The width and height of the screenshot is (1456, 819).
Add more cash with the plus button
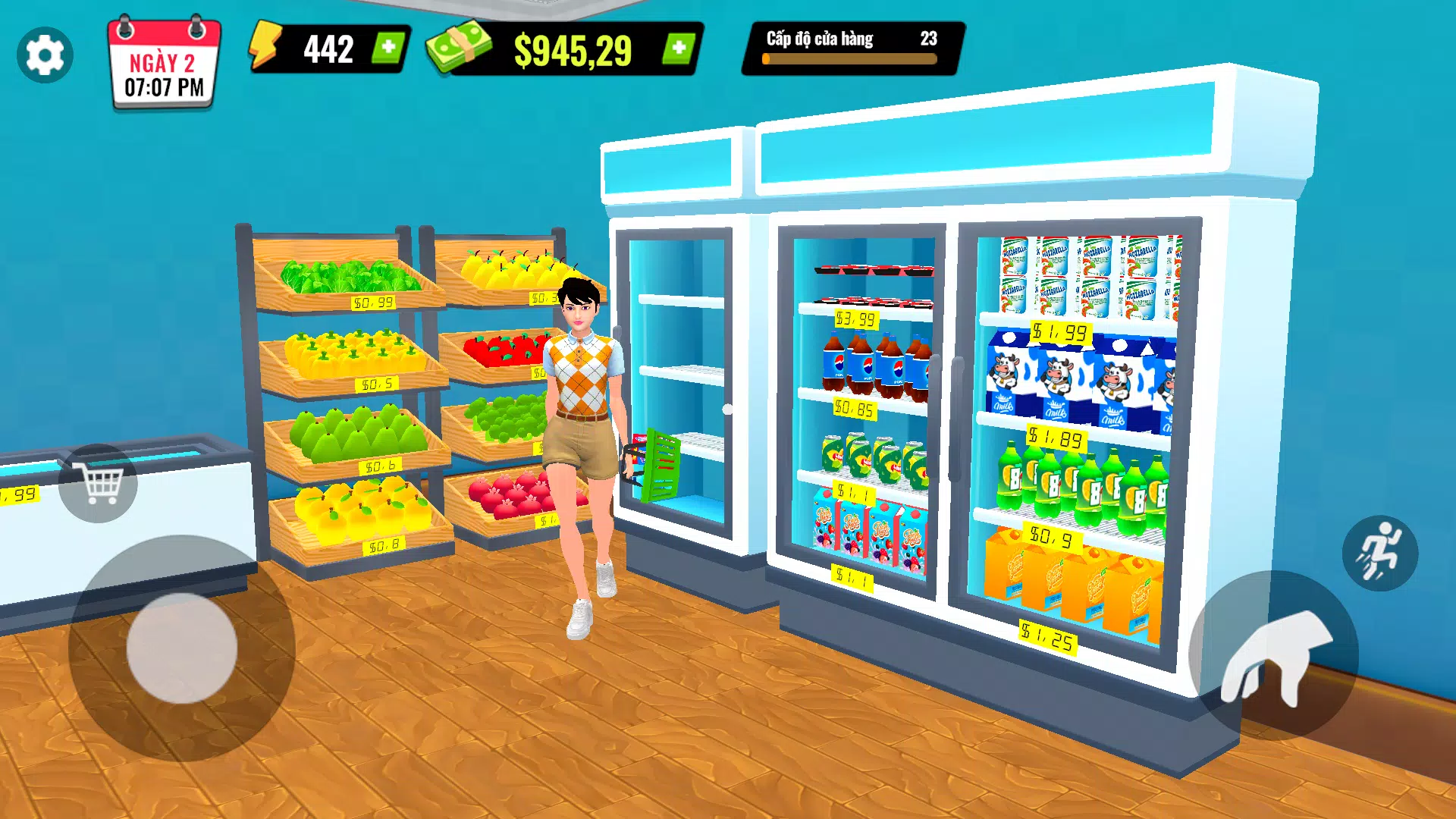pyautogui.click(x=679, y=49)
